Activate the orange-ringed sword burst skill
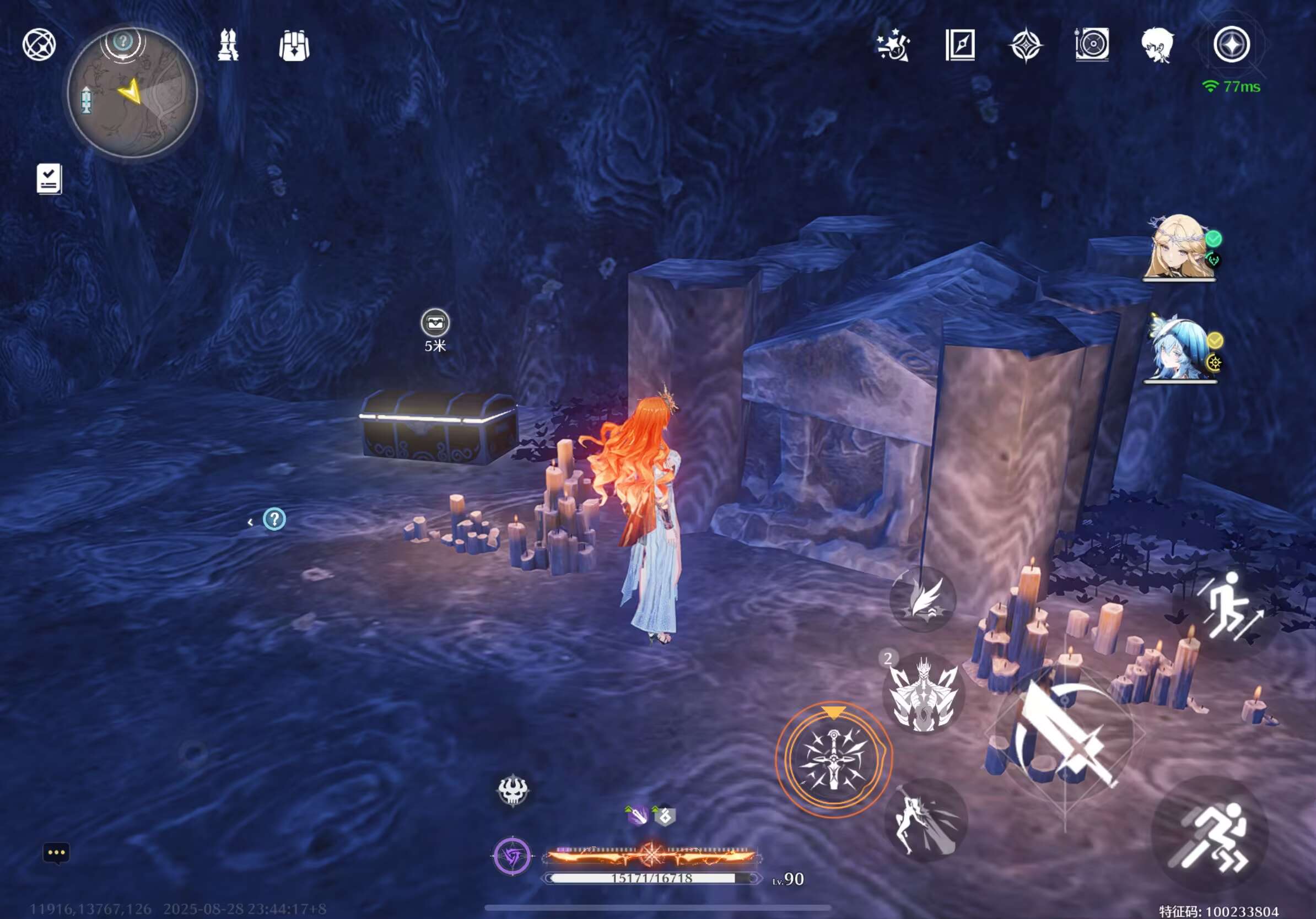1316x919 pixels. pos(833,759)
